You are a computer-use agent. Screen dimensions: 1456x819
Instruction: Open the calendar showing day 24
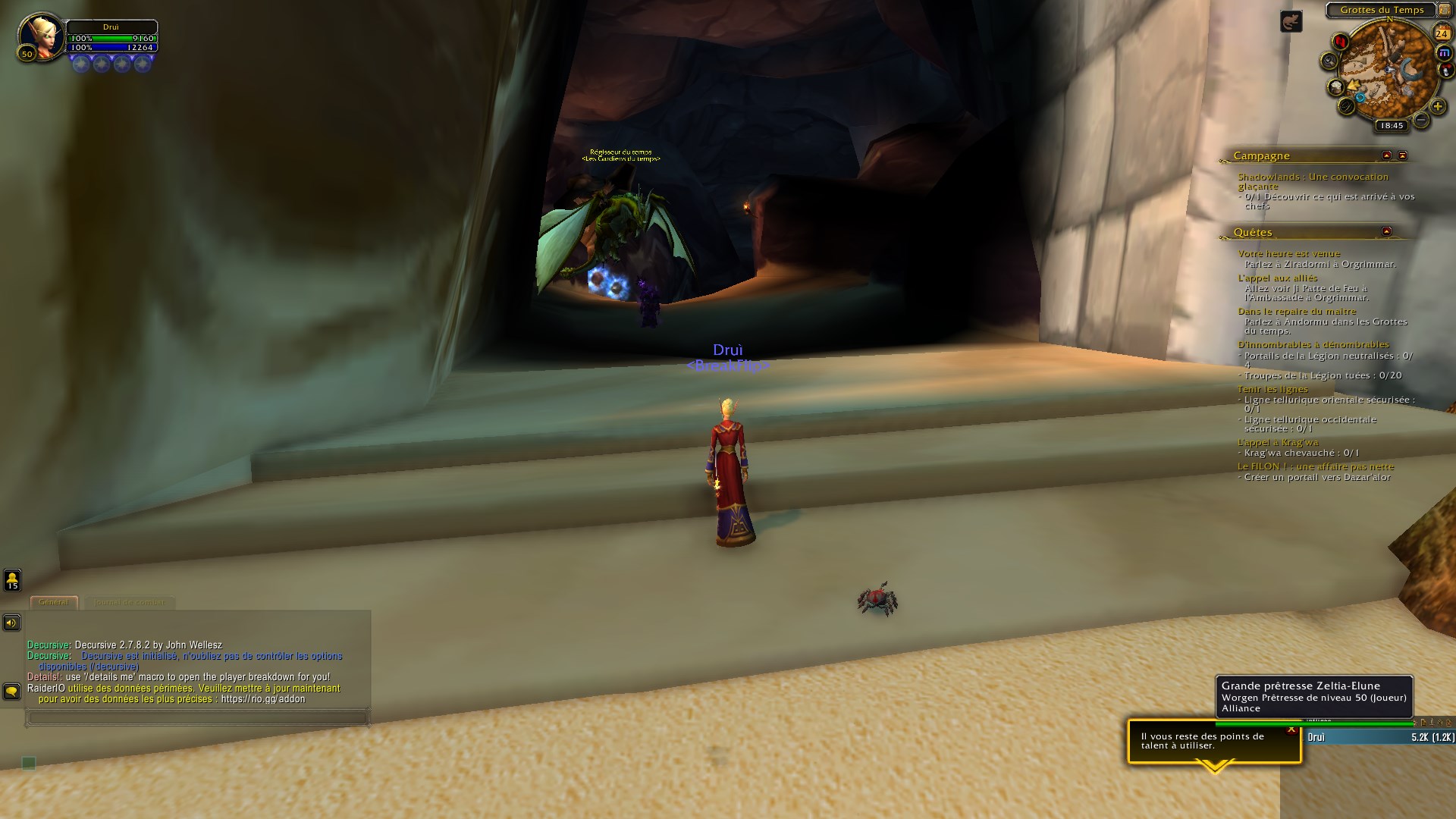1442,33
